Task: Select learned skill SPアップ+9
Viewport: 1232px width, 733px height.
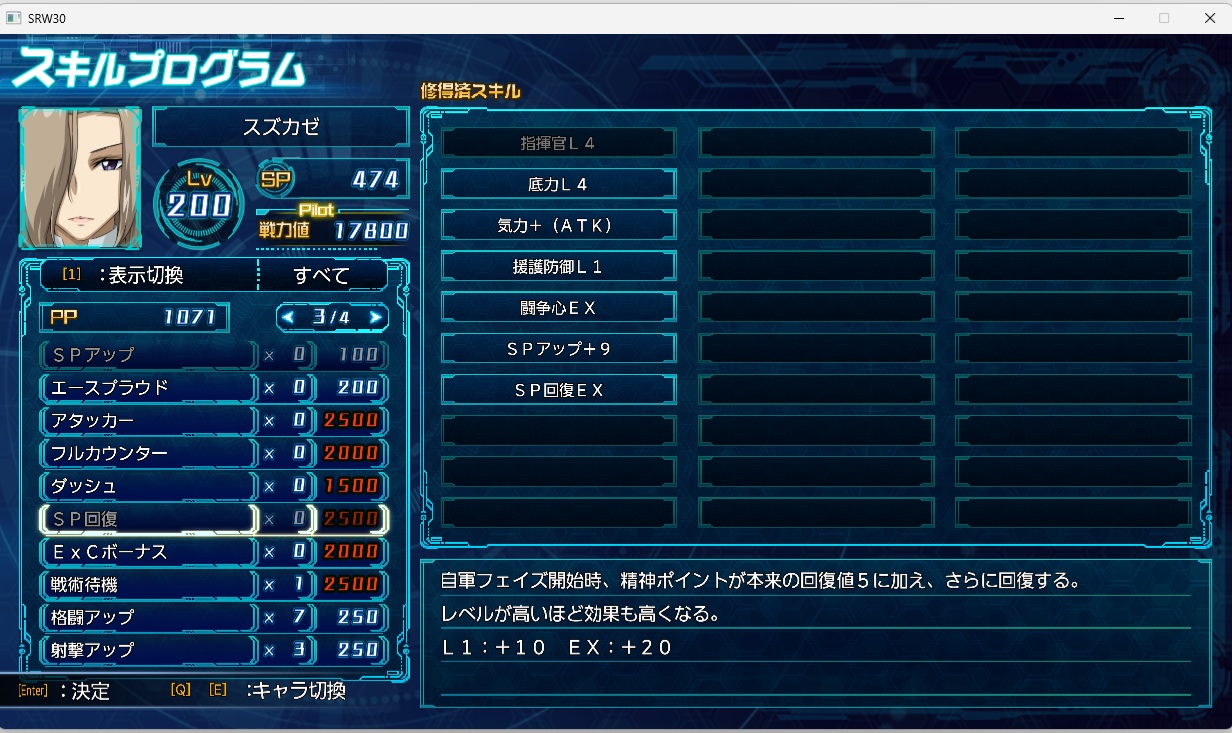Action: pyautogui.click(x=558, y=348)
